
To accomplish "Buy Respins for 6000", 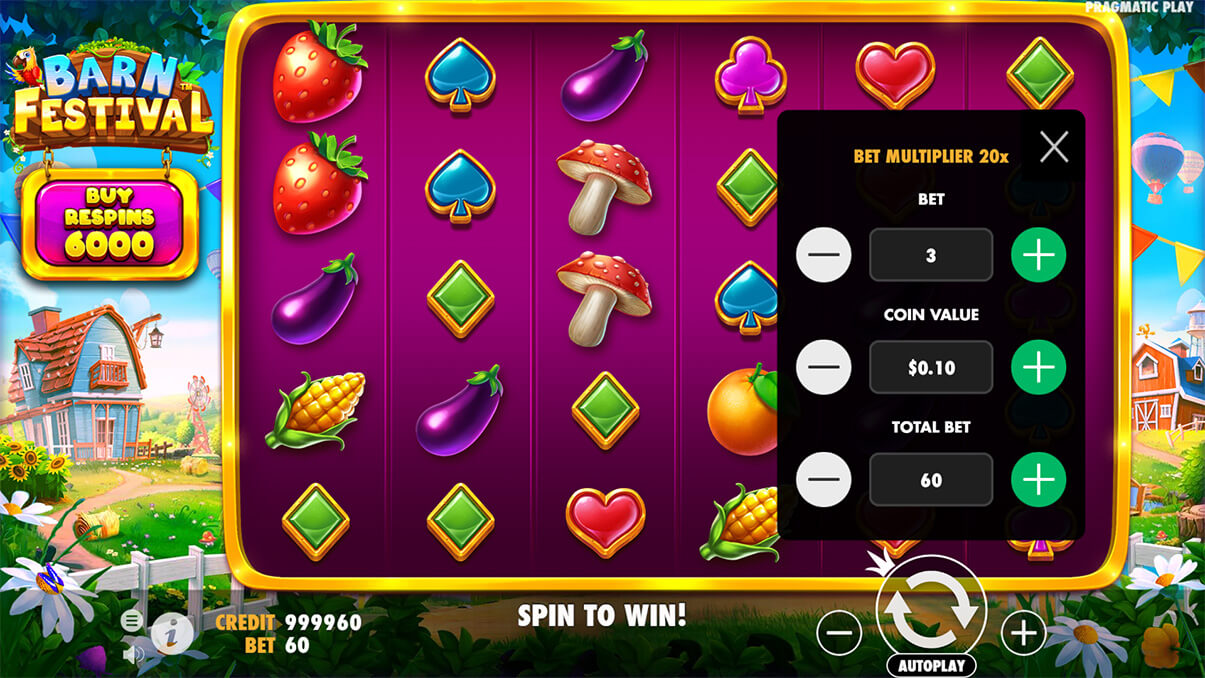I will point(110,224).
